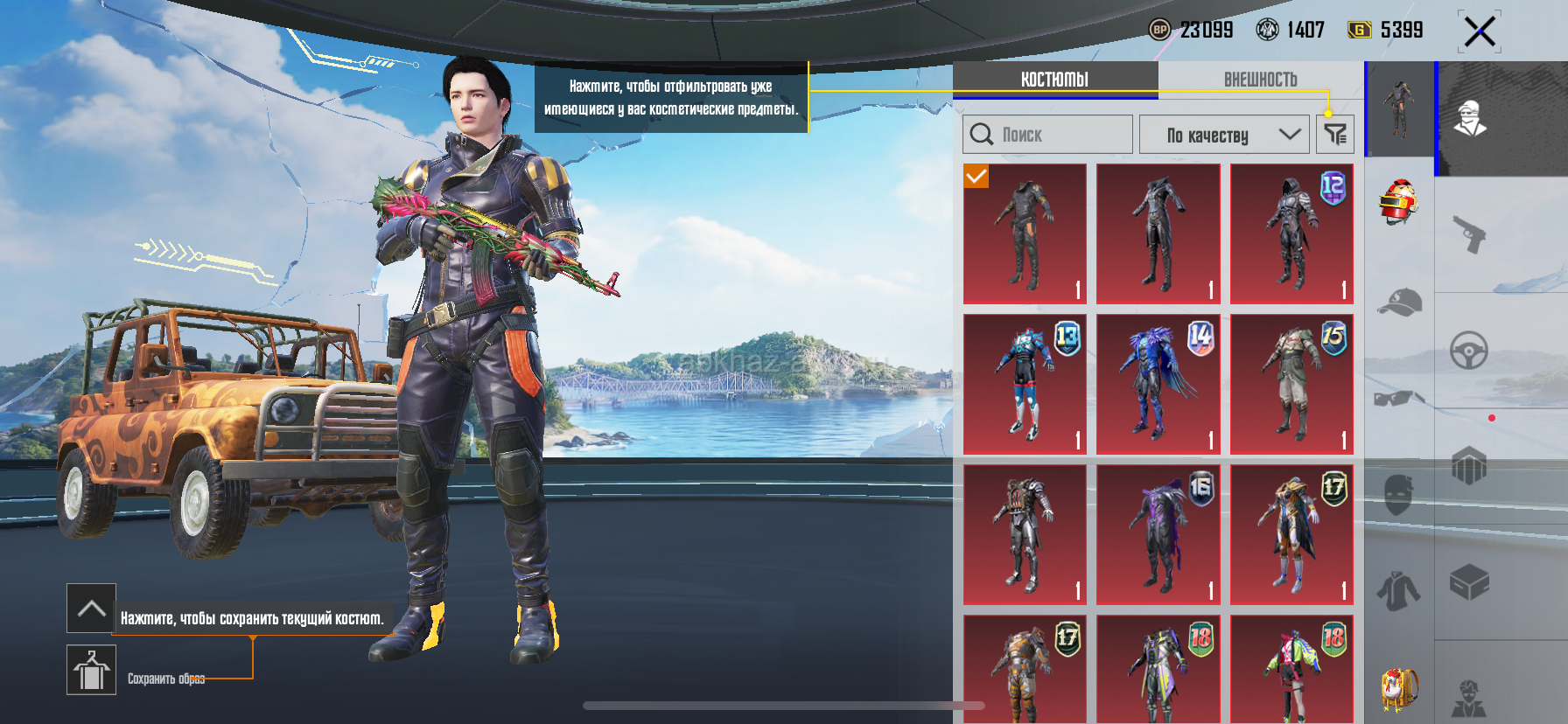The image size is (1568, 724).
Task: Select the costume with level 15 badge
Action: pos(1291,385)
